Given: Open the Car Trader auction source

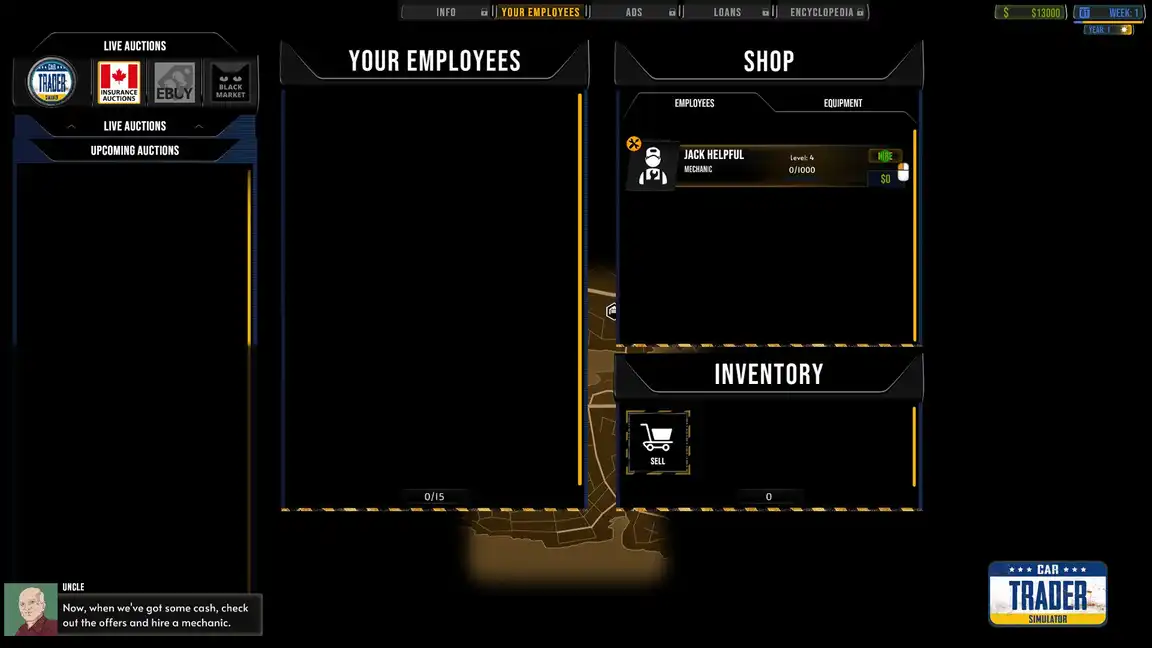Looking at the screenshot, I should 51,81.
